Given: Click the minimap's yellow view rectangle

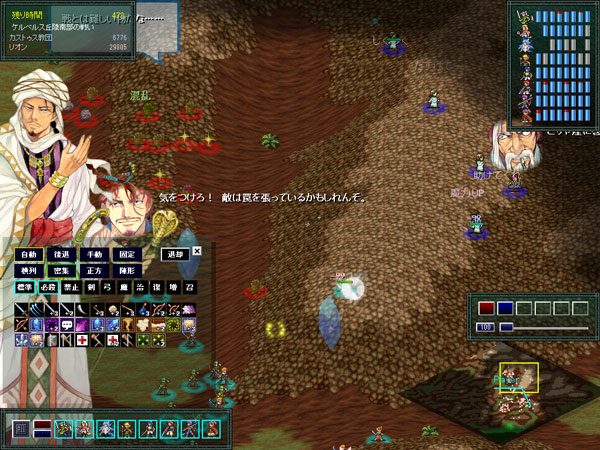Looking at the screenshot, I should [x=519, y=377].
